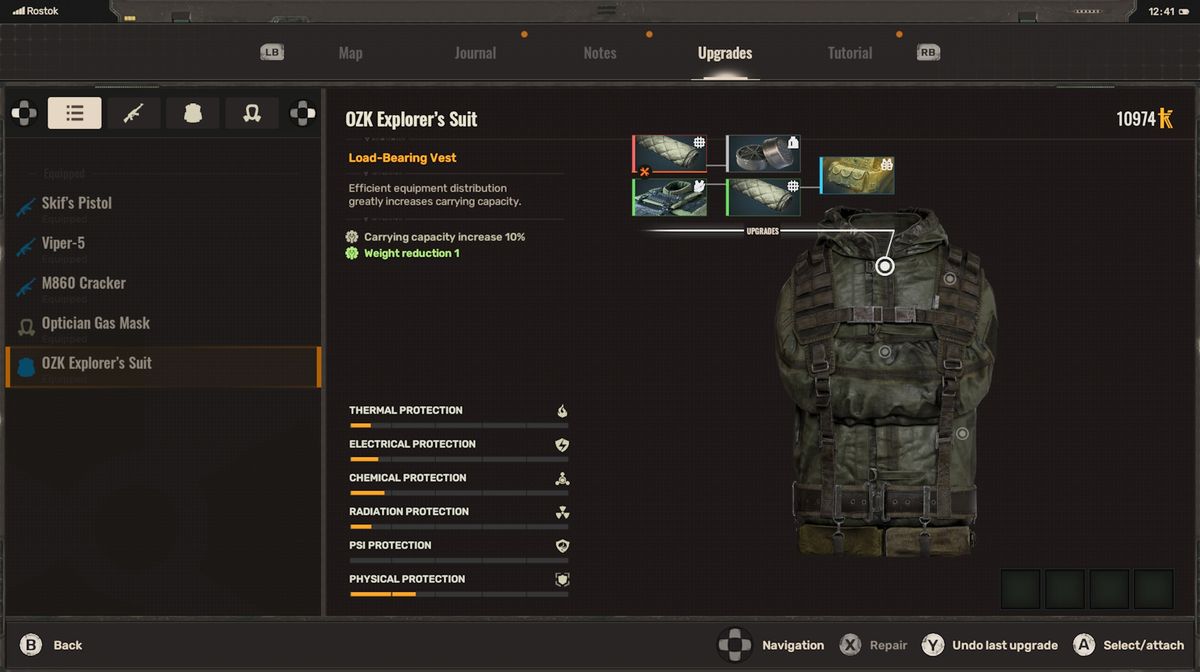Screen dimensions: 1200x672
Task: Show all equipment with the list filter
Action: coord(75,113)
